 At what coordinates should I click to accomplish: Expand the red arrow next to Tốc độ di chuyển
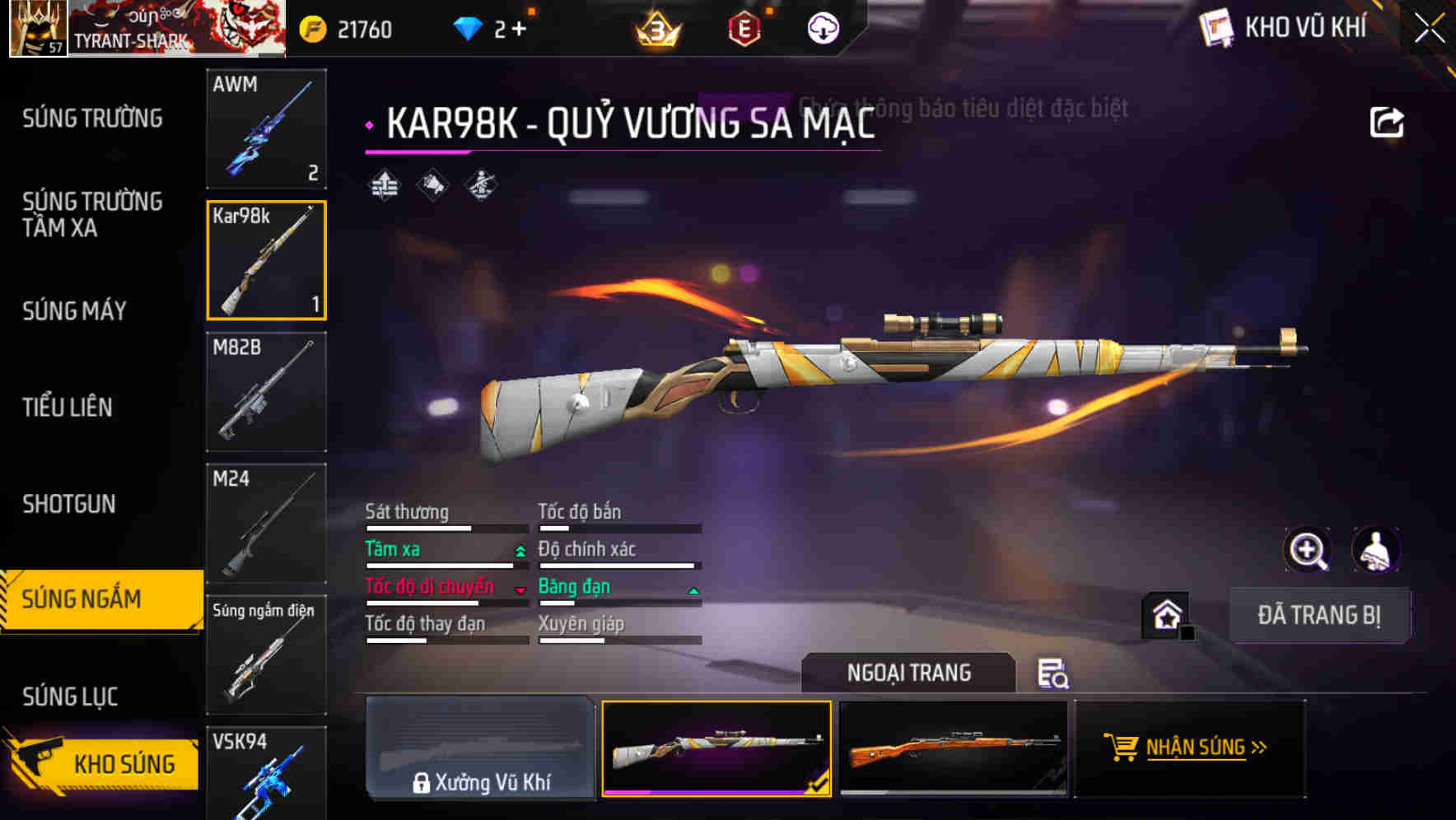(520, 590)
